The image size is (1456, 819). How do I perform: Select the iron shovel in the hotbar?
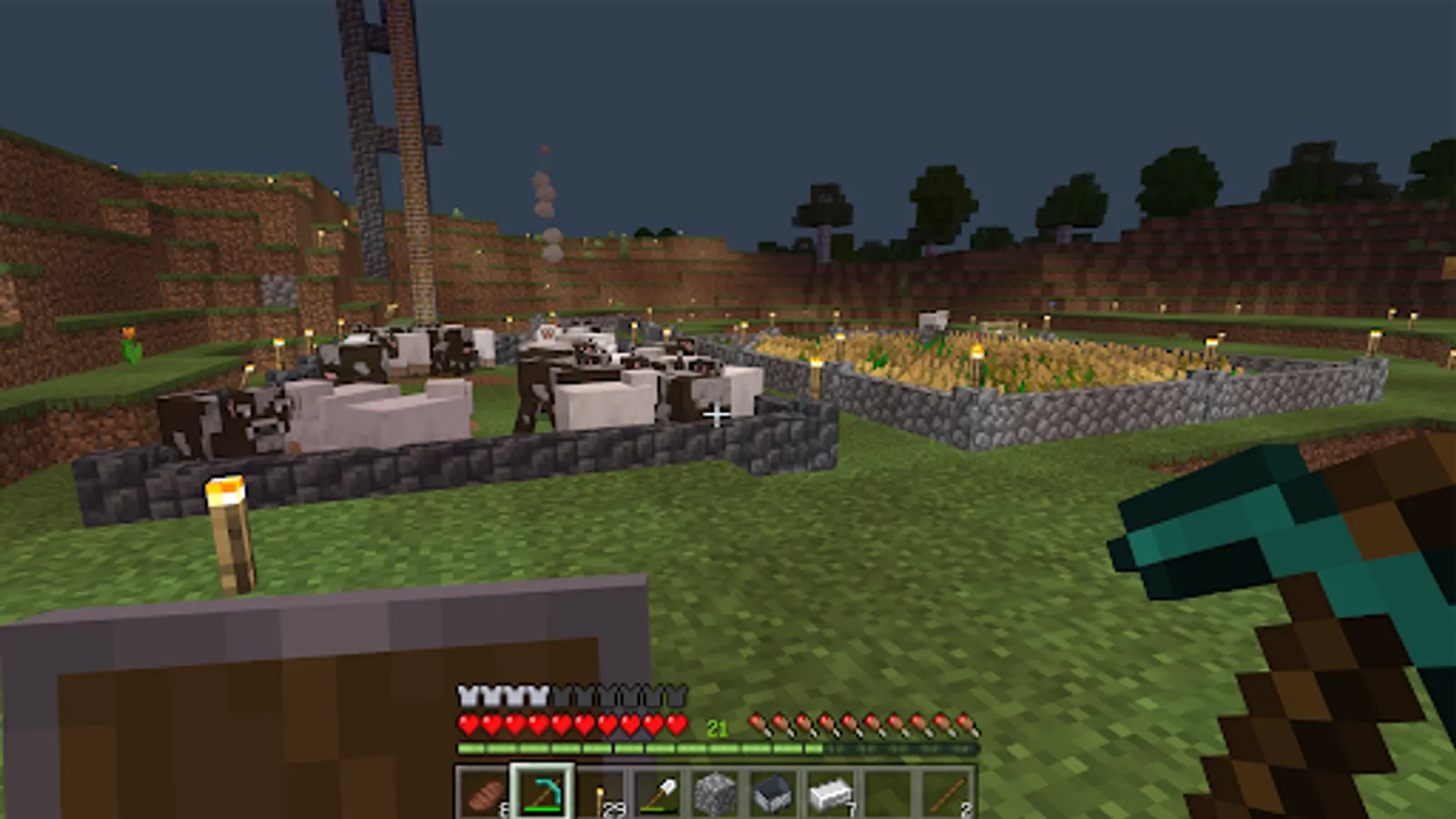point(658,794)
